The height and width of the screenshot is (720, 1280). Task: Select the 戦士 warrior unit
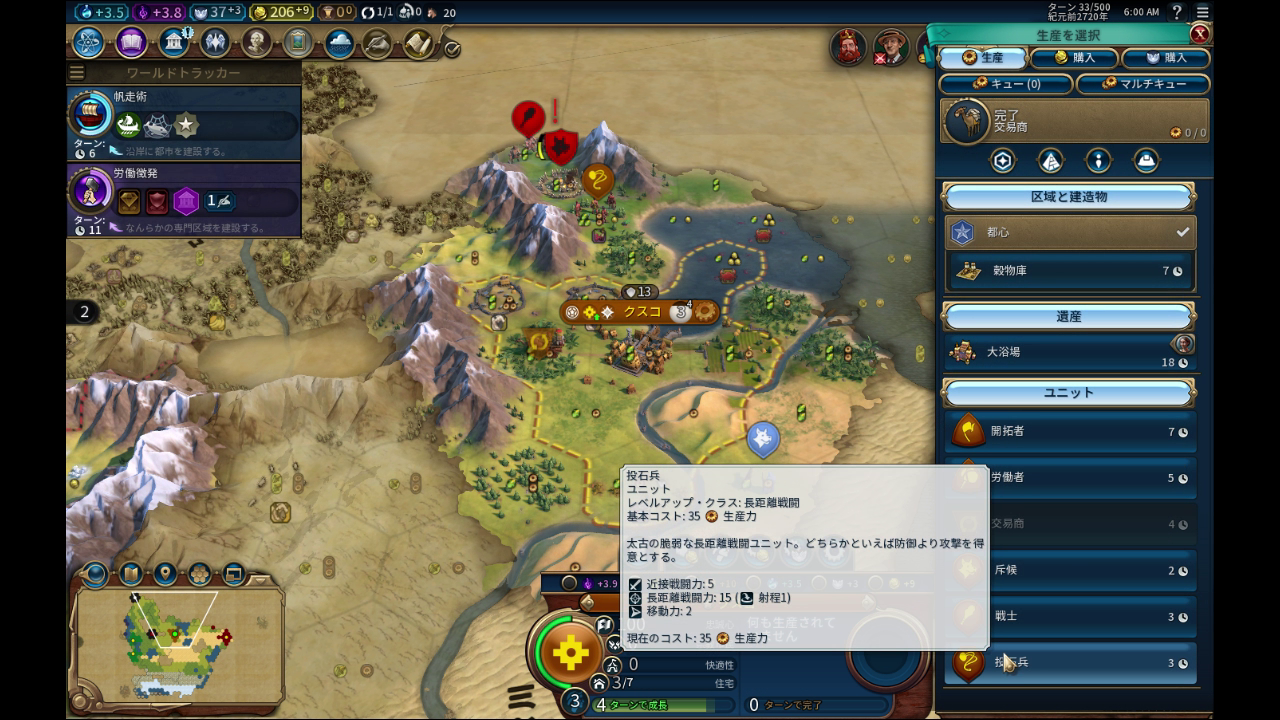point(1069,616)
